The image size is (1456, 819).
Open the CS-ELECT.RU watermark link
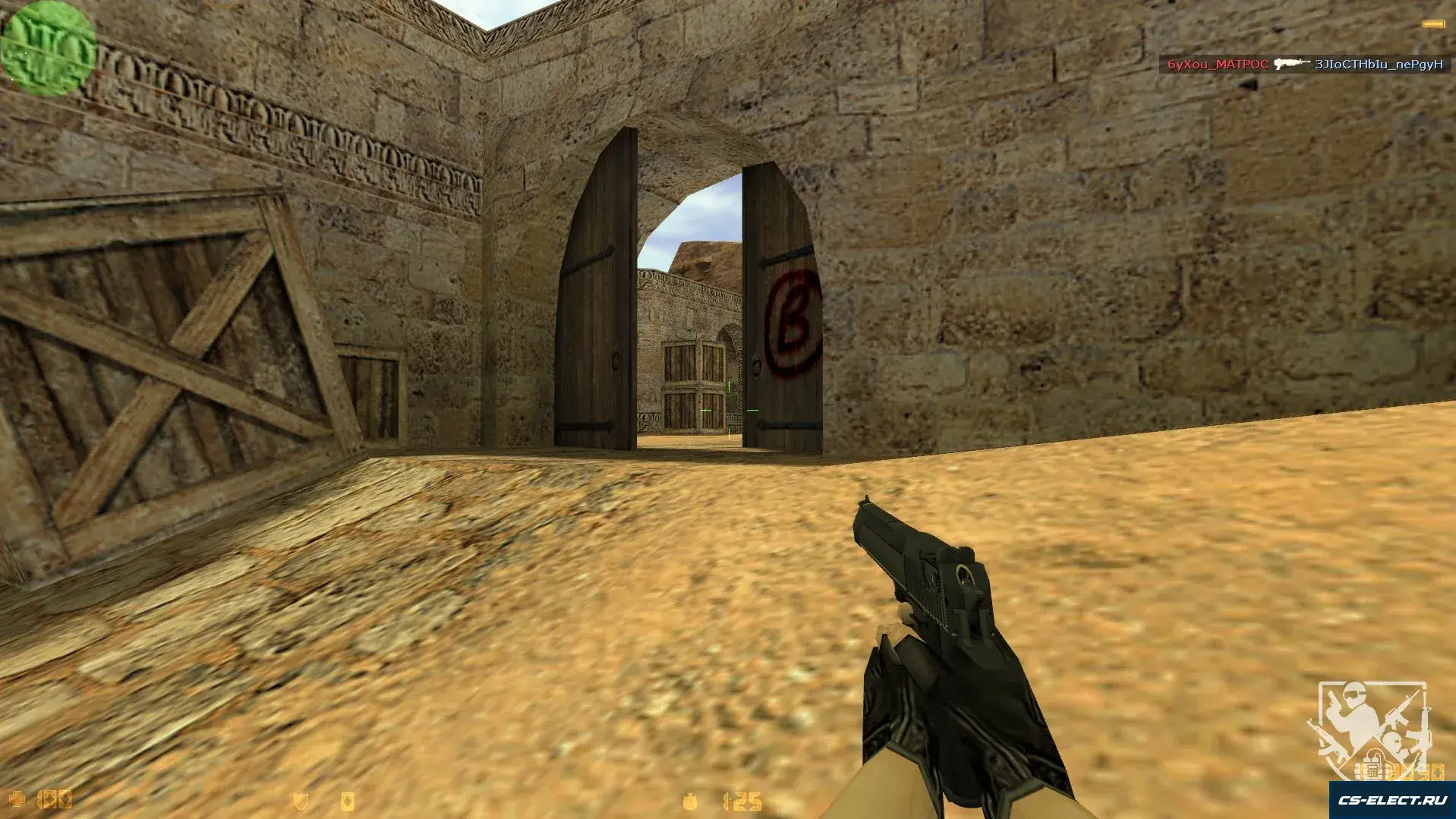click(1391, 800)
